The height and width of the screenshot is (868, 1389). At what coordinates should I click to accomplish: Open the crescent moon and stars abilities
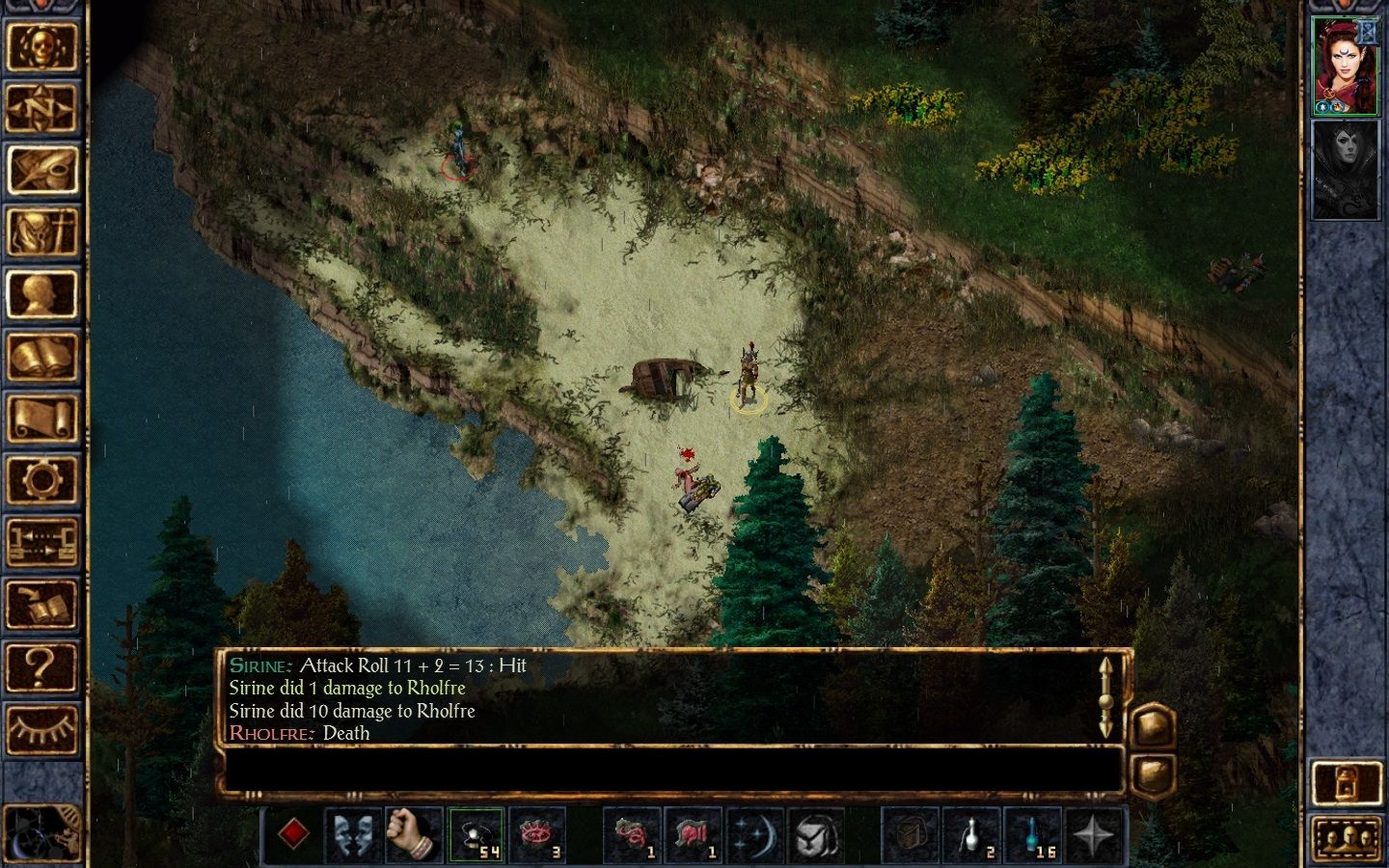753,833
